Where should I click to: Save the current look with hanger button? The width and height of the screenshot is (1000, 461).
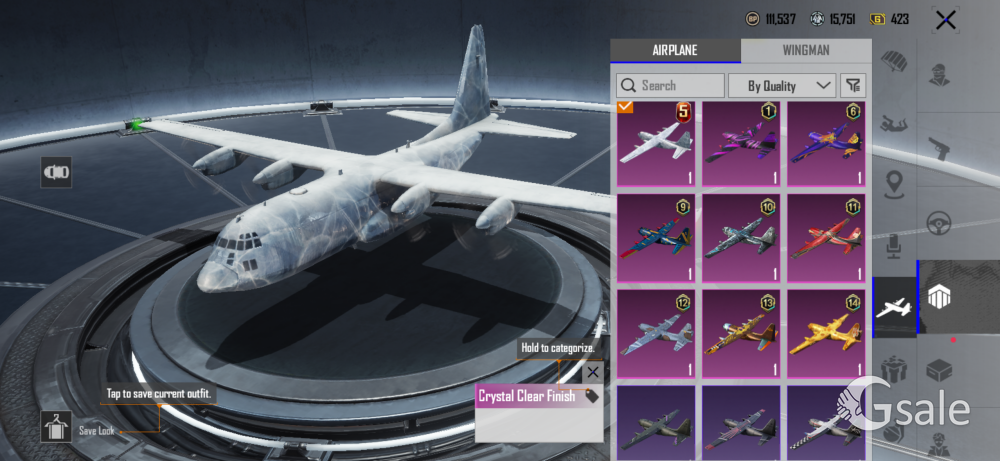tap(56, 427)
